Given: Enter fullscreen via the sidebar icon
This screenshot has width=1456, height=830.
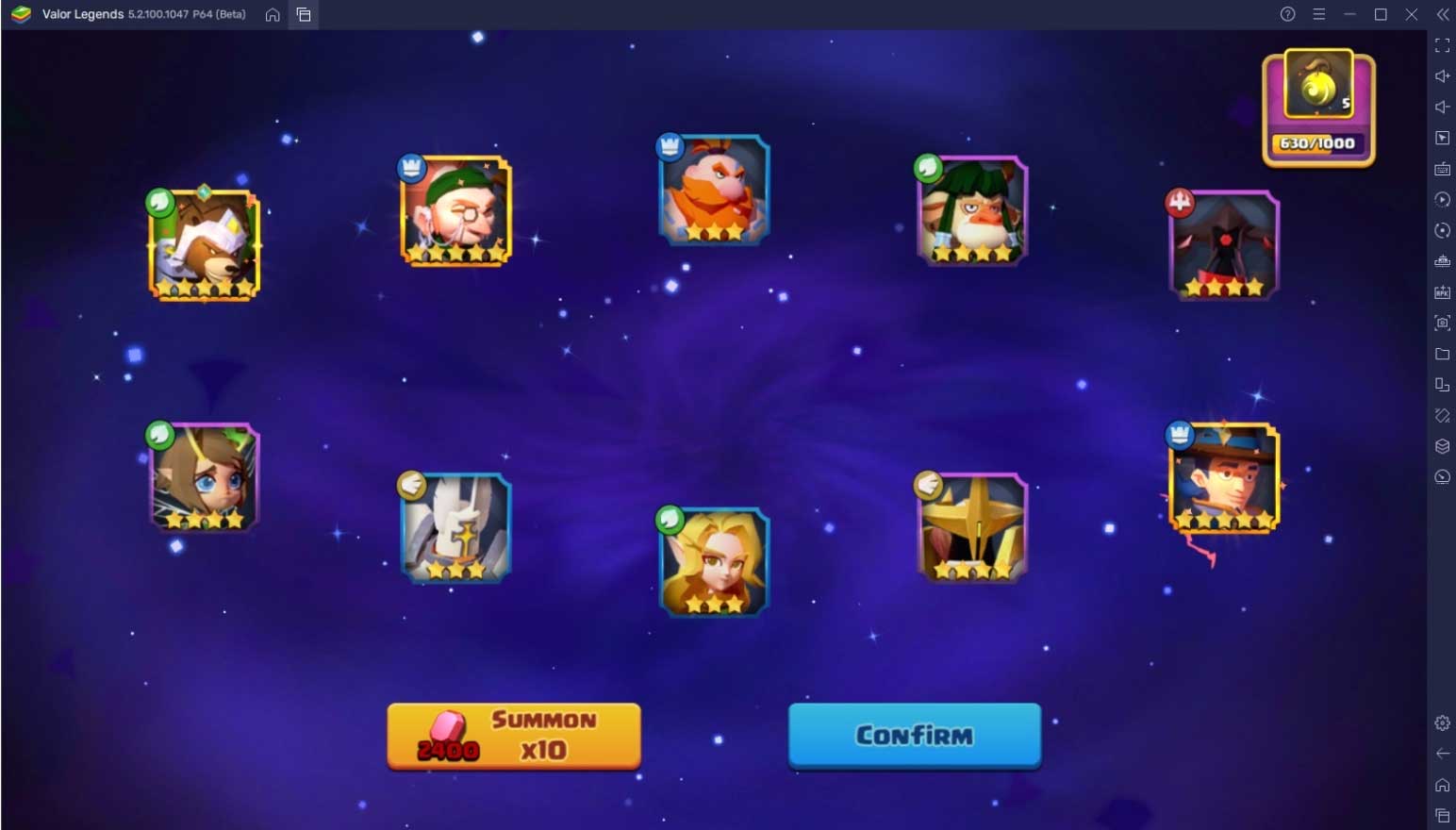Looking at the screenshot, I should (x=1442, y=44).
